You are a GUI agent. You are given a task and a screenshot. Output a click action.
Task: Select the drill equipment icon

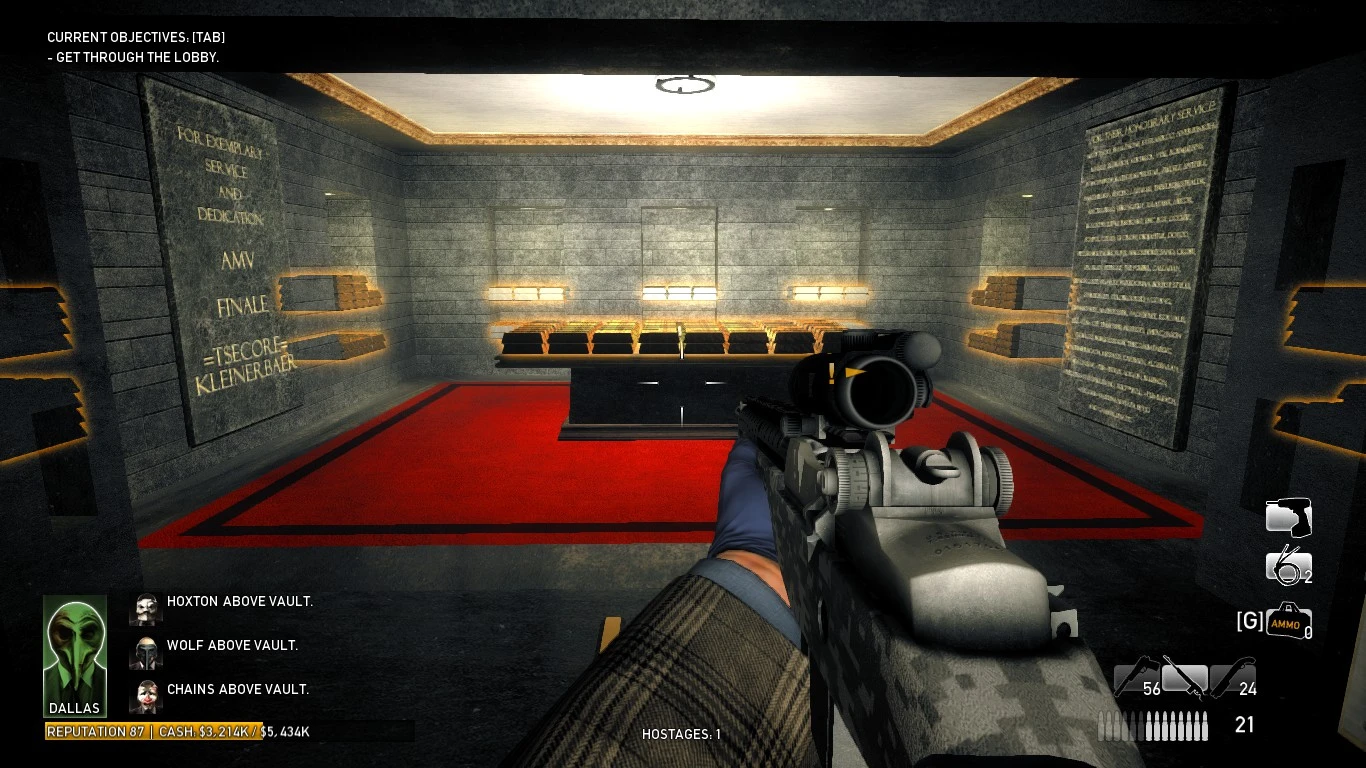(x=1288, y=517)
